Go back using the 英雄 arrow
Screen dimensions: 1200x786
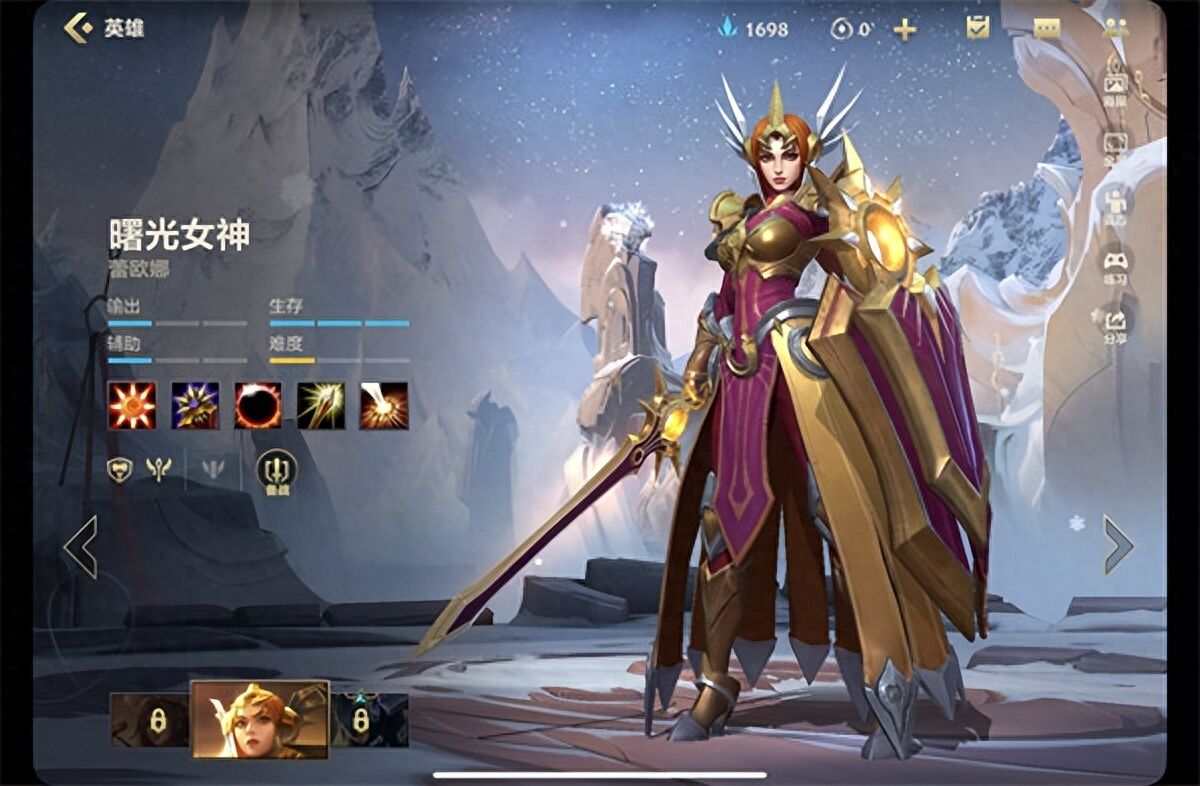(78, 28)
